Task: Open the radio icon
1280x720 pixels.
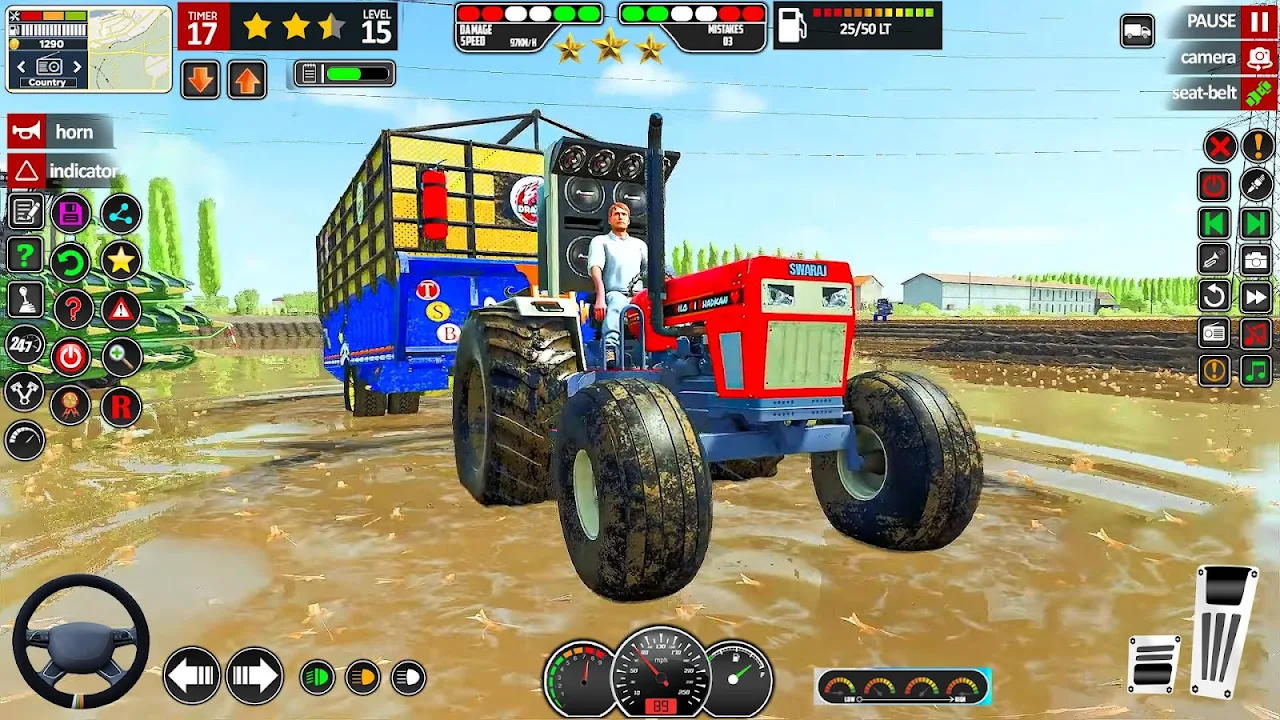Action: (1214, 333)
